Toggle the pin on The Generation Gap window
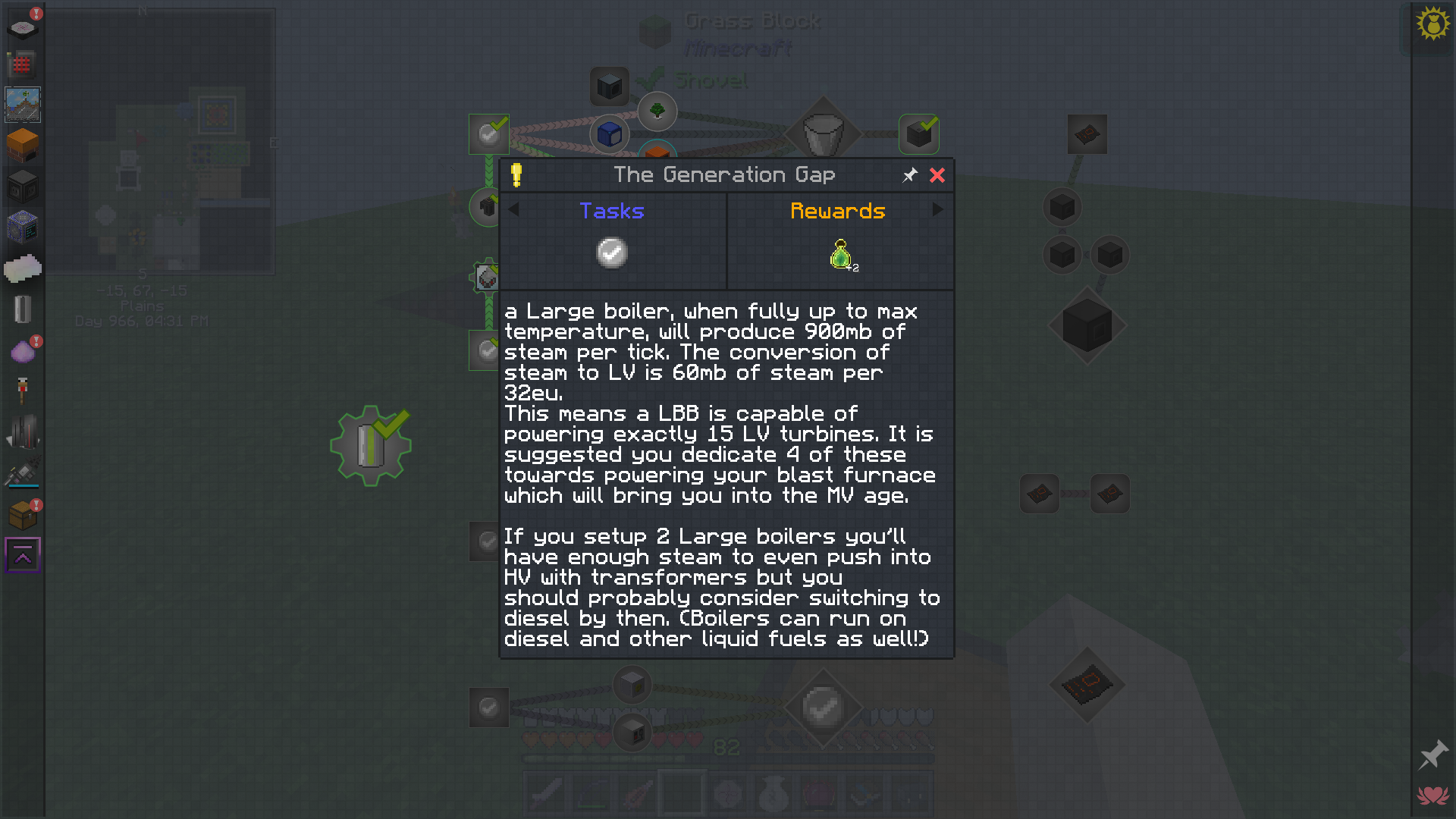The image size is (1456, 819). (909, 175)
